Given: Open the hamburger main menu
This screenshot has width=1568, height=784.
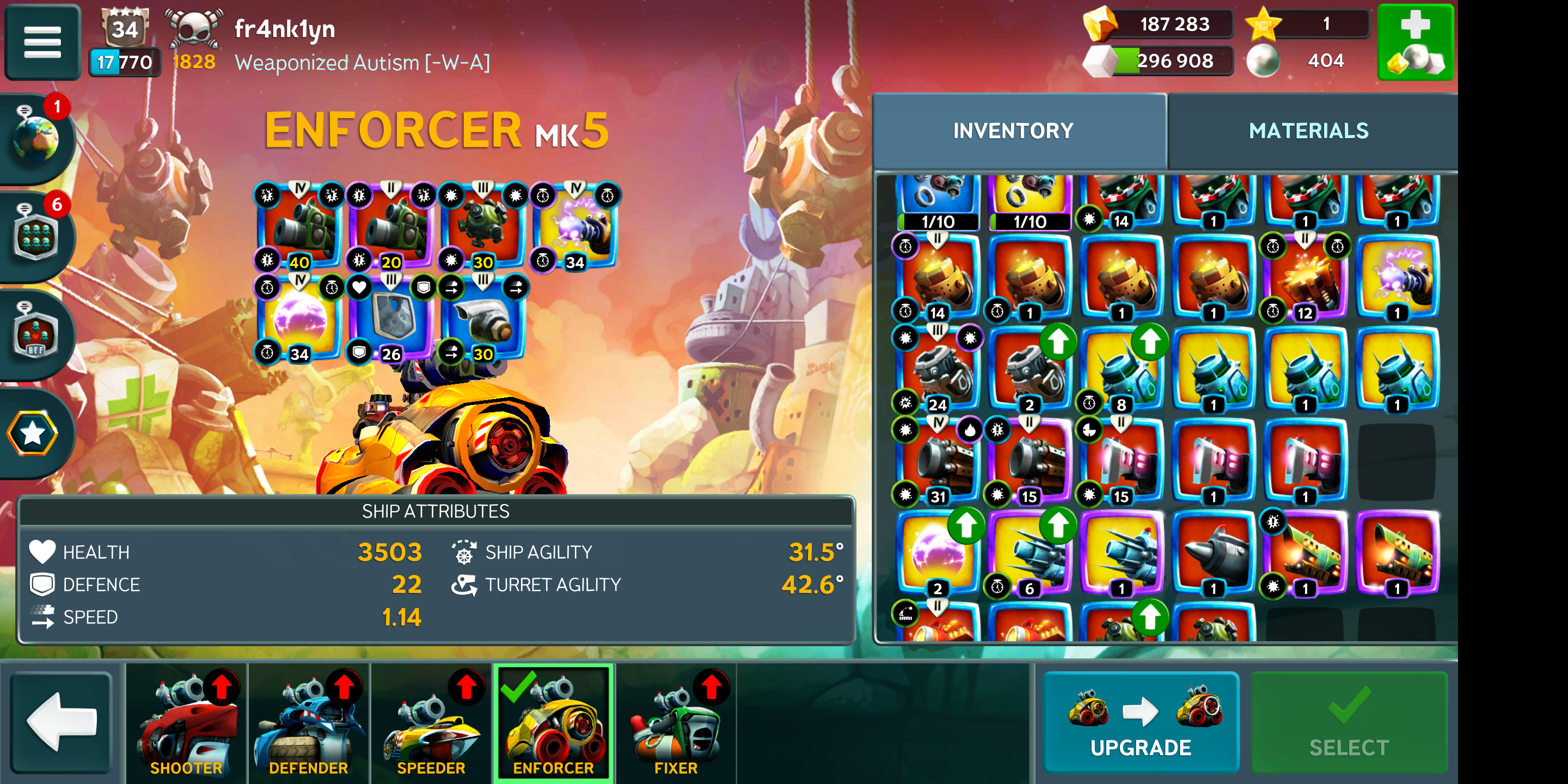Looking at the screenshot, I should pos(42,42).
